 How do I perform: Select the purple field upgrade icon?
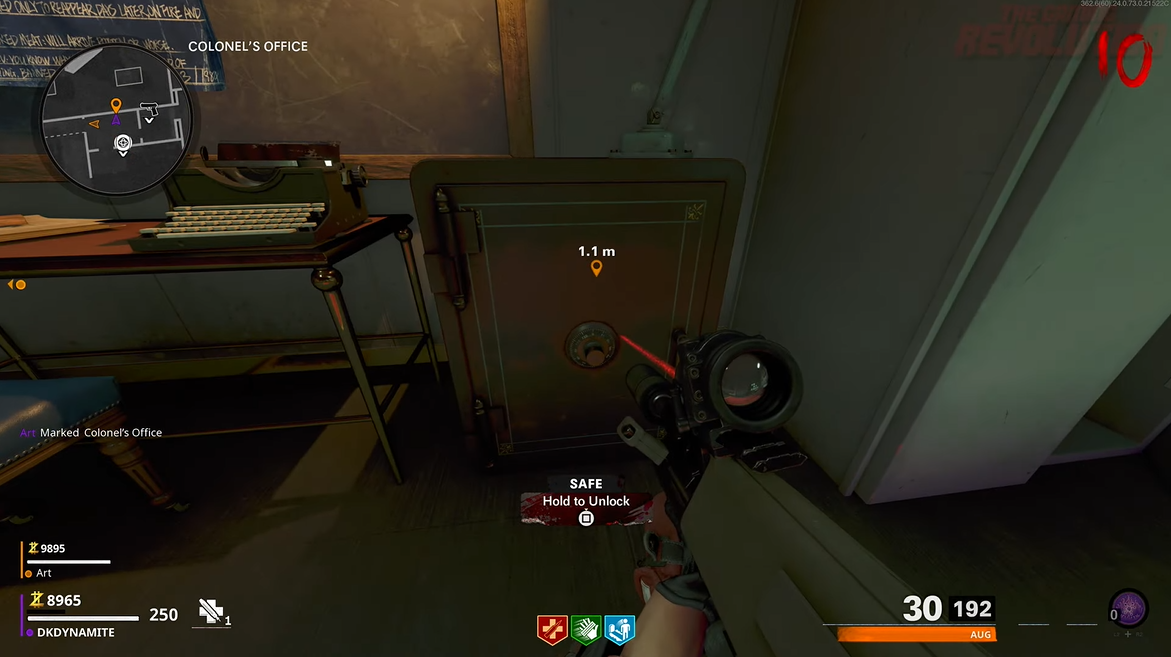coord(1129,609)
